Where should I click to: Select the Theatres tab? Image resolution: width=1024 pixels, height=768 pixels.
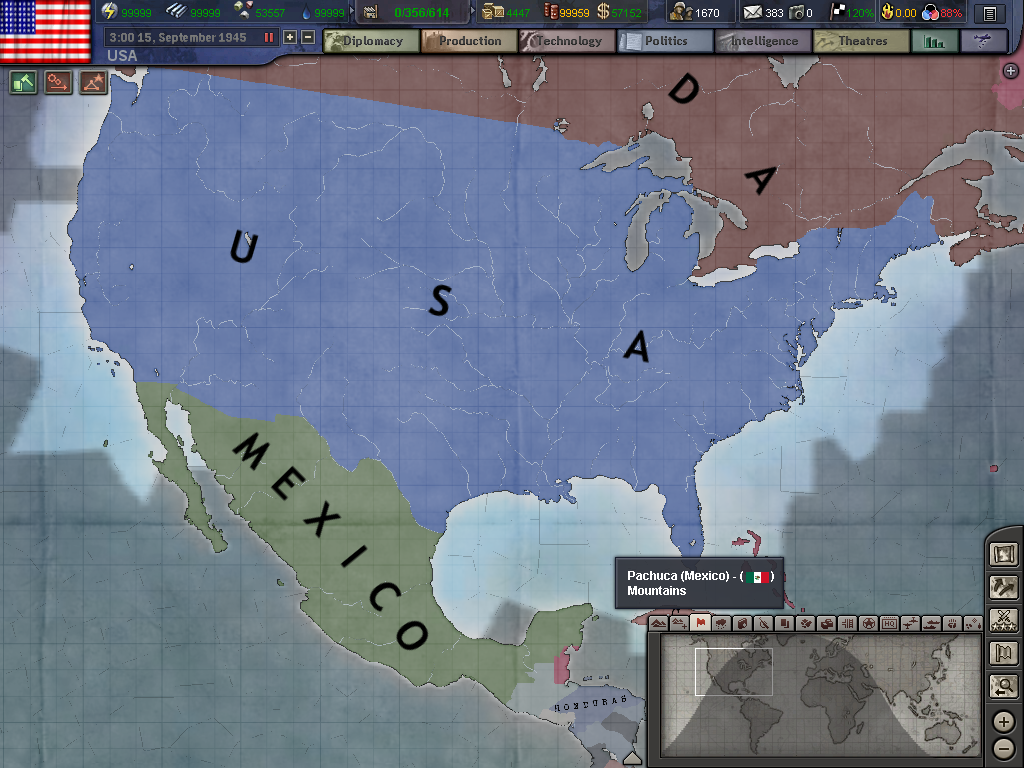click(861, 41)
